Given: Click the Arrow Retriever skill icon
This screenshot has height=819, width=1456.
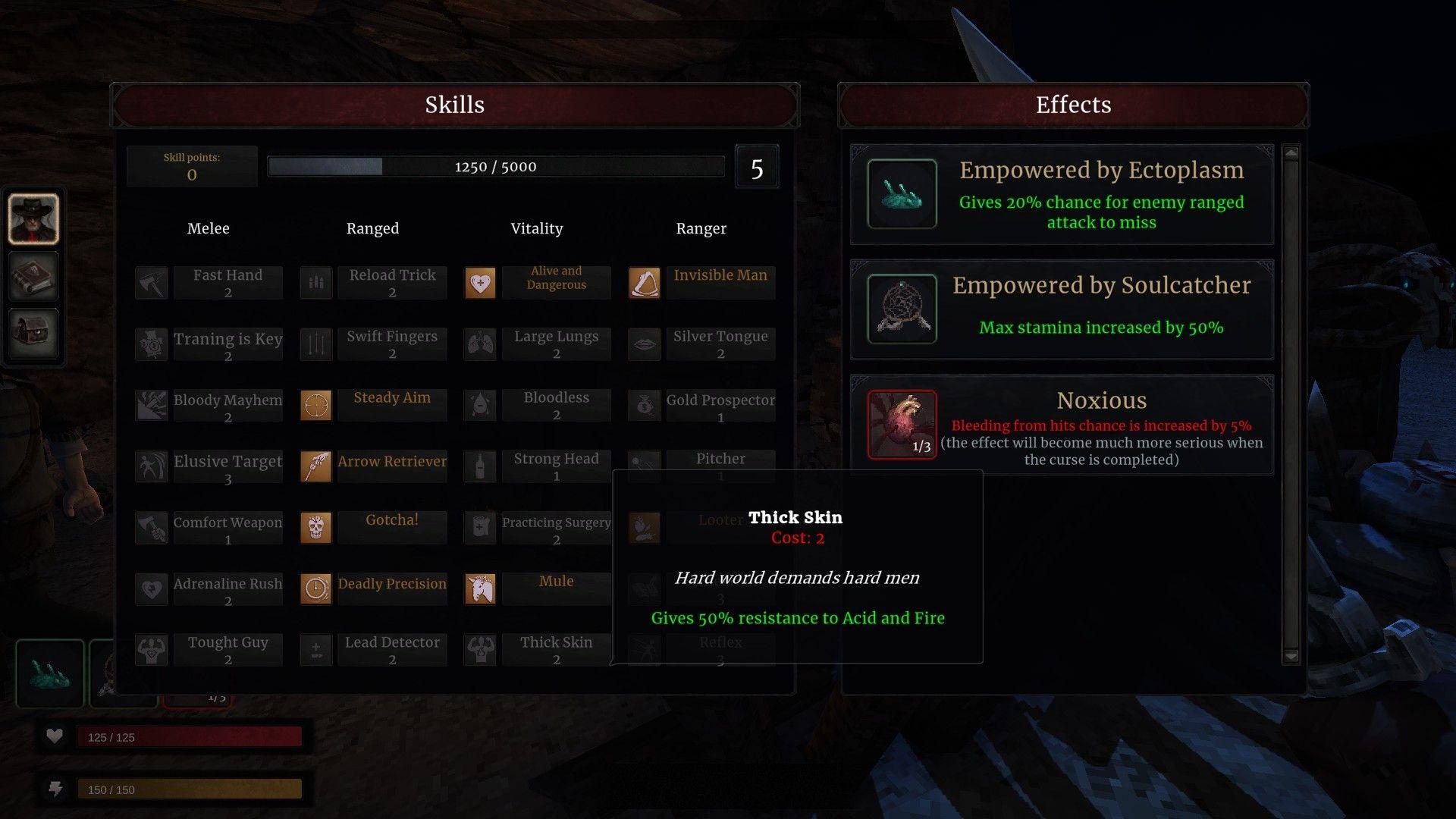Looking at the screenshot, I should click(x=315, y=467).
